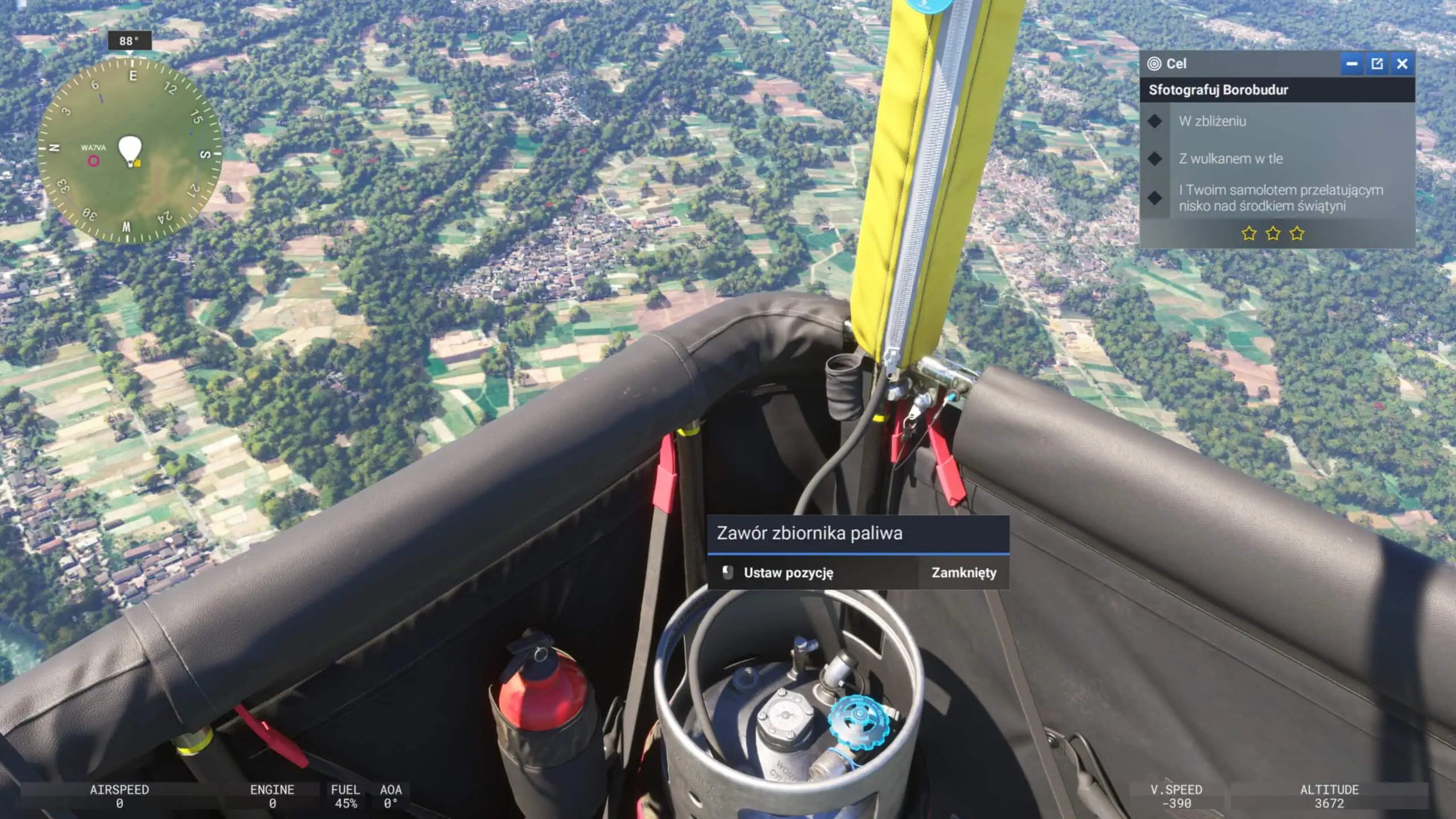Viewport: 1456px width, 819px height.
Task: Collapse the Cel panel with the minimize icon
Action: coord(1353,64)
